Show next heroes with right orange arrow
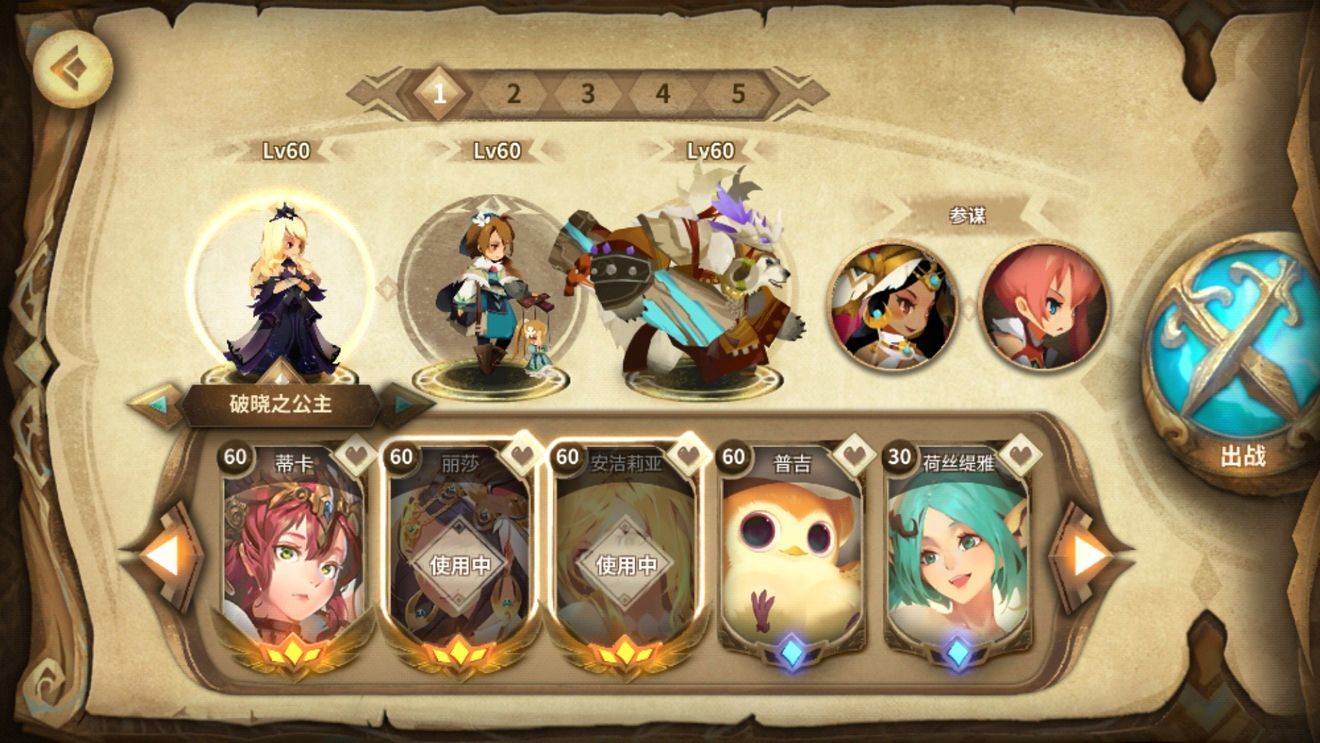Screen dimensions: 1320x743 [1090, 555]
